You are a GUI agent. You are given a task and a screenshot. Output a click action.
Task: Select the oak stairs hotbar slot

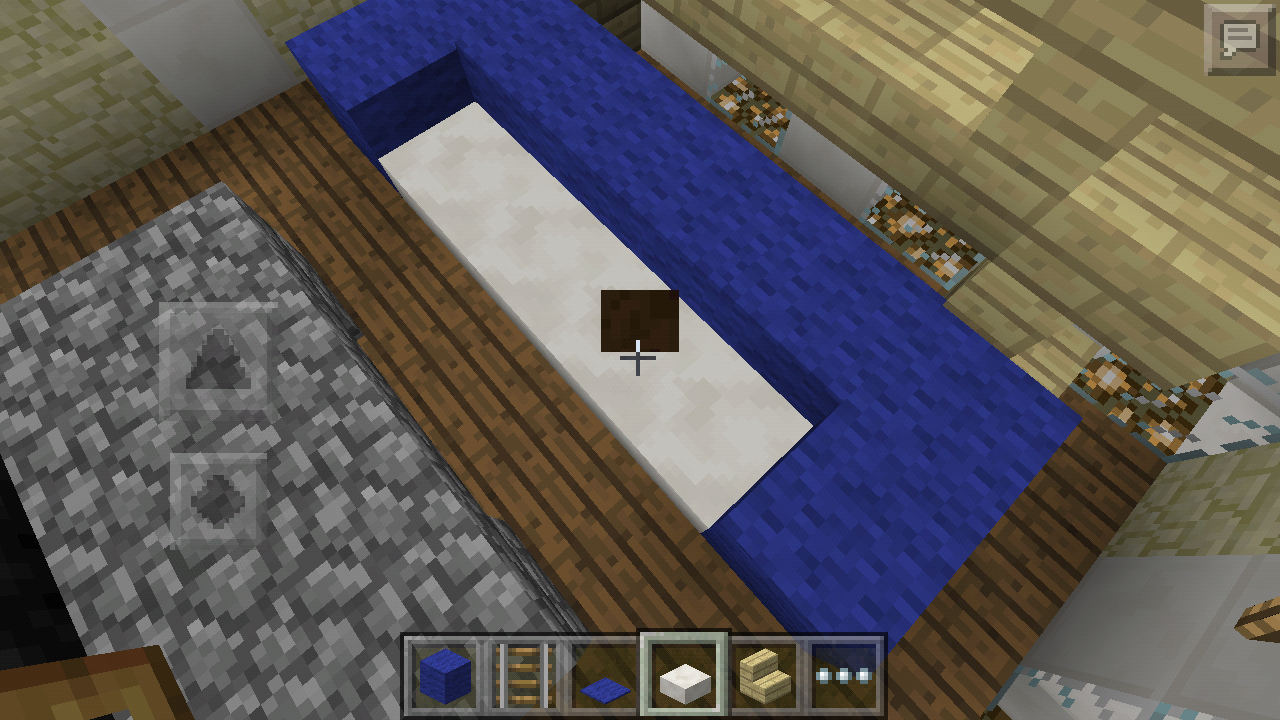pos(762,677)
